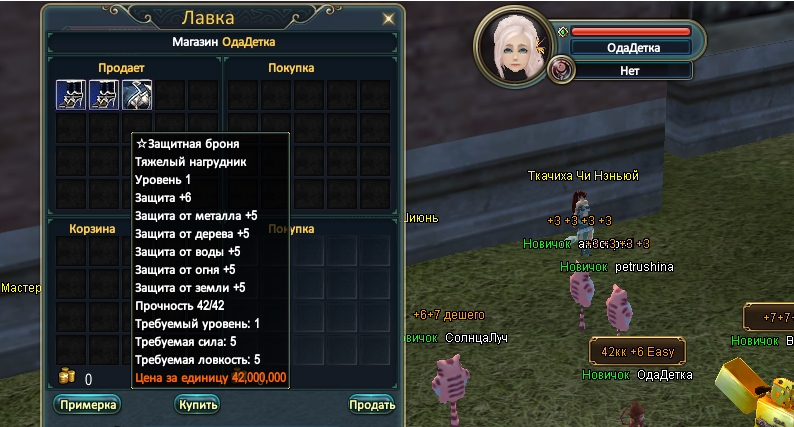Select the heavy chestplate armor slot
The width and height of the screenshot is (794, 427).
click(137, 94)
